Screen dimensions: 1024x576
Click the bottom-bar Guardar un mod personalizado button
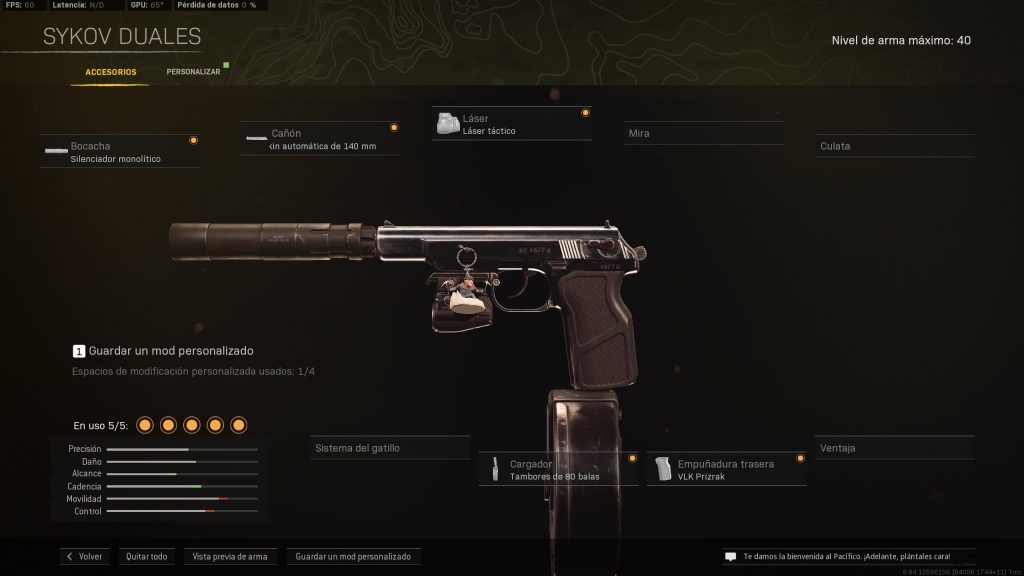coord(353,557)
